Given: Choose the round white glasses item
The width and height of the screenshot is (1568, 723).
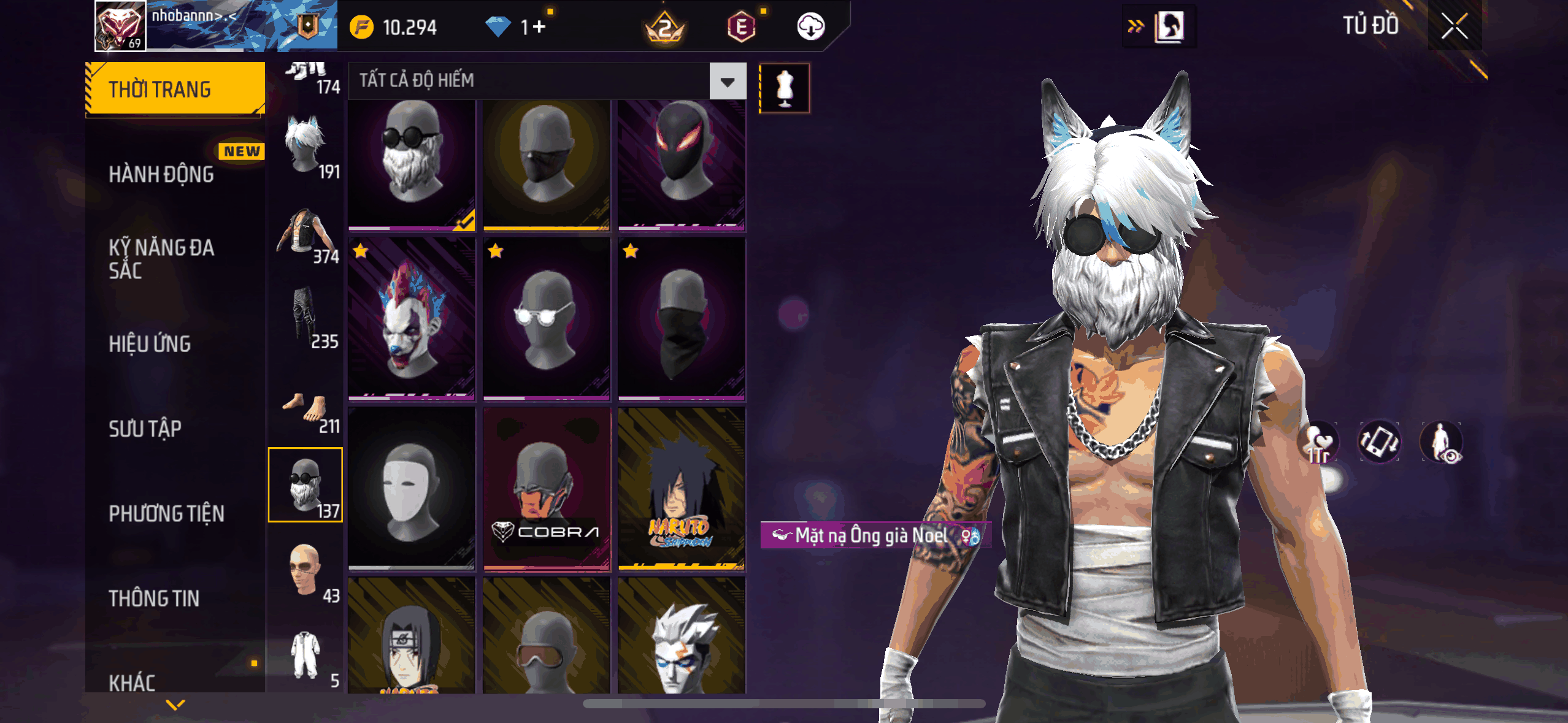Looking at the screenshot, I should [547, 319].
